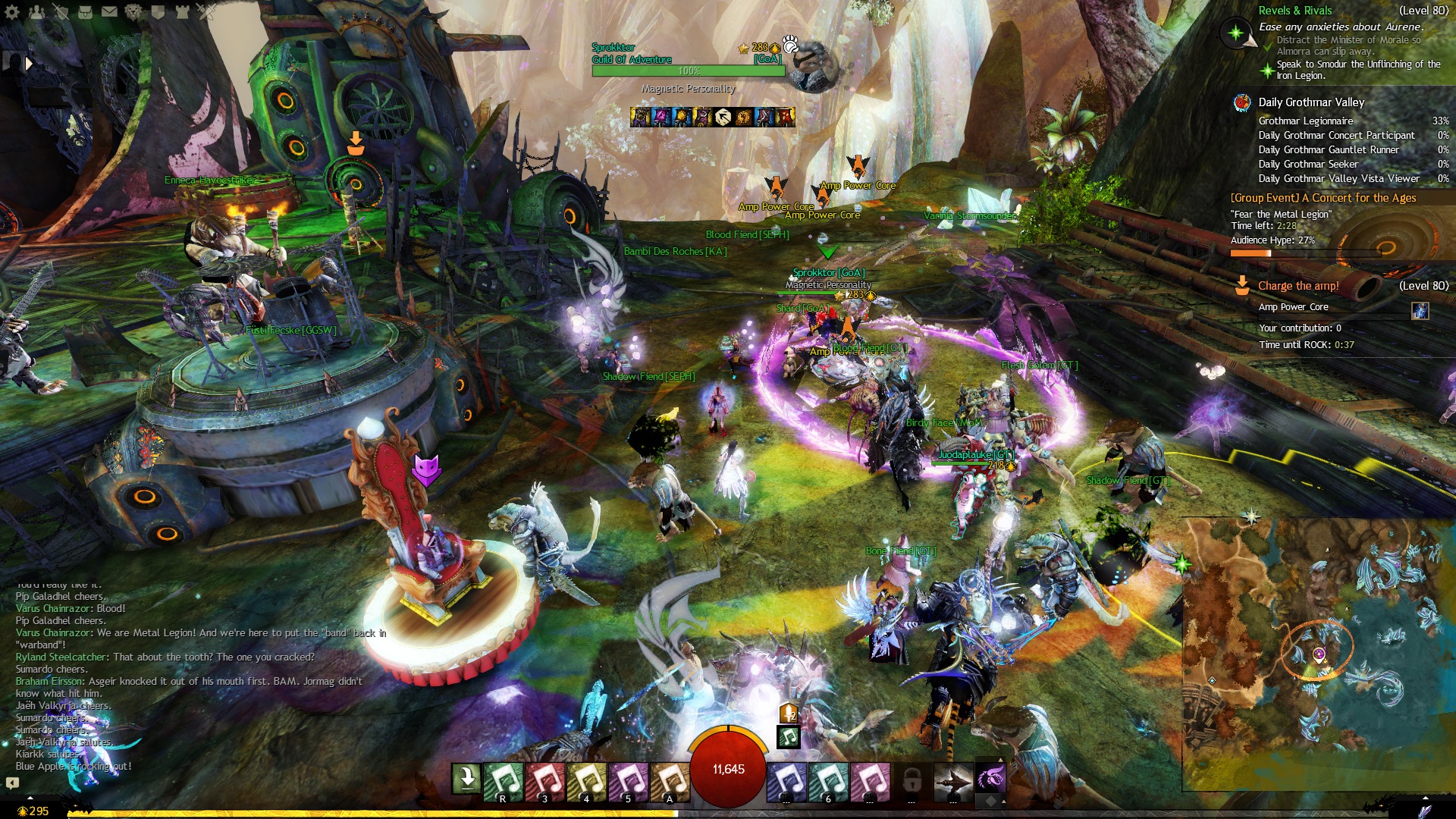This screenshot has height=819, width=1456.
Task: Open the World vs. World castle icon
Action: [182, 11]
